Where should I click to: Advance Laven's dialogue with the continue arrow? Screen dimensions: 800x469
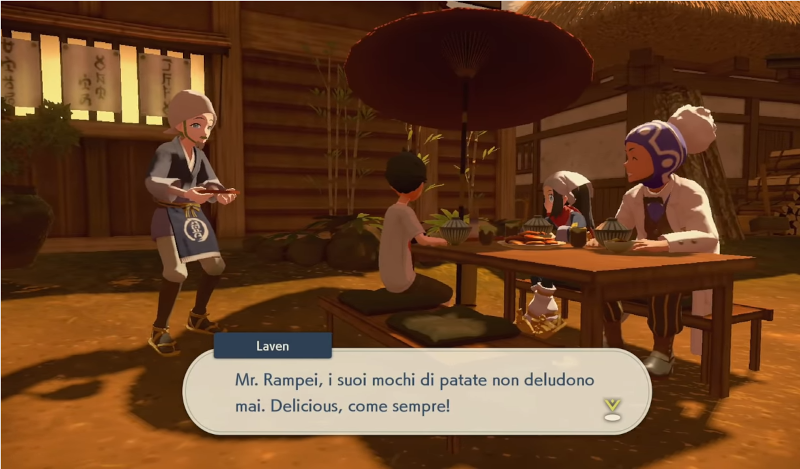612,408
